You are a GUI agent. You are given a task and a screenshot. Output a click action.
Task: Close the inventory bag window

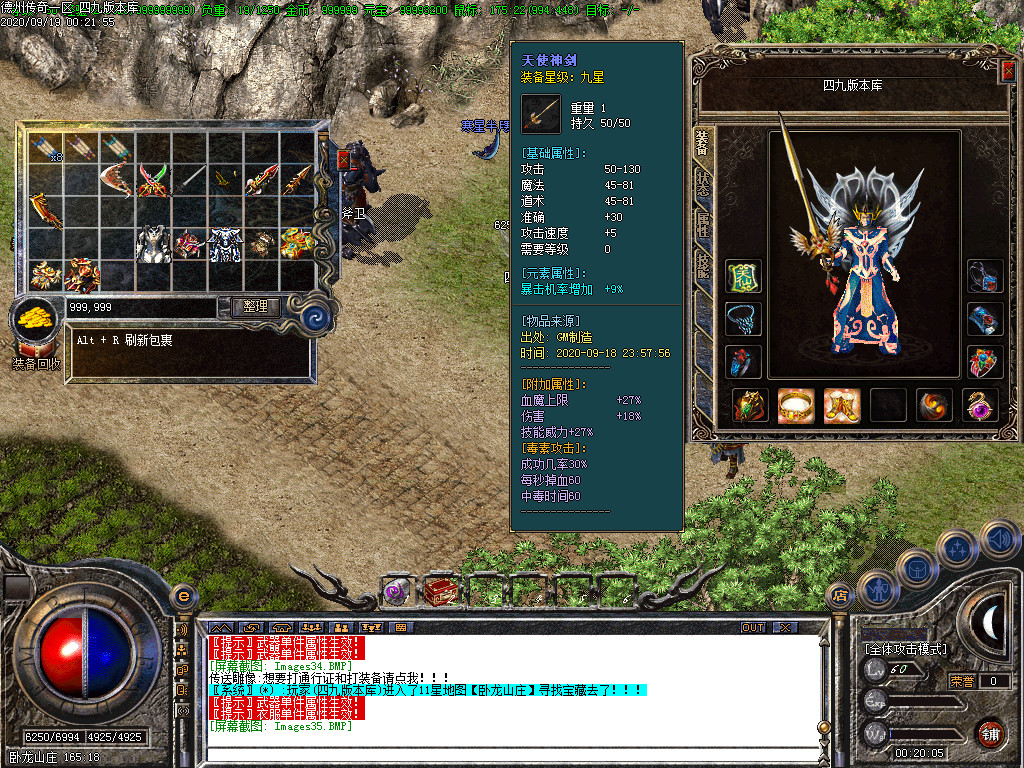click(344, 158)
